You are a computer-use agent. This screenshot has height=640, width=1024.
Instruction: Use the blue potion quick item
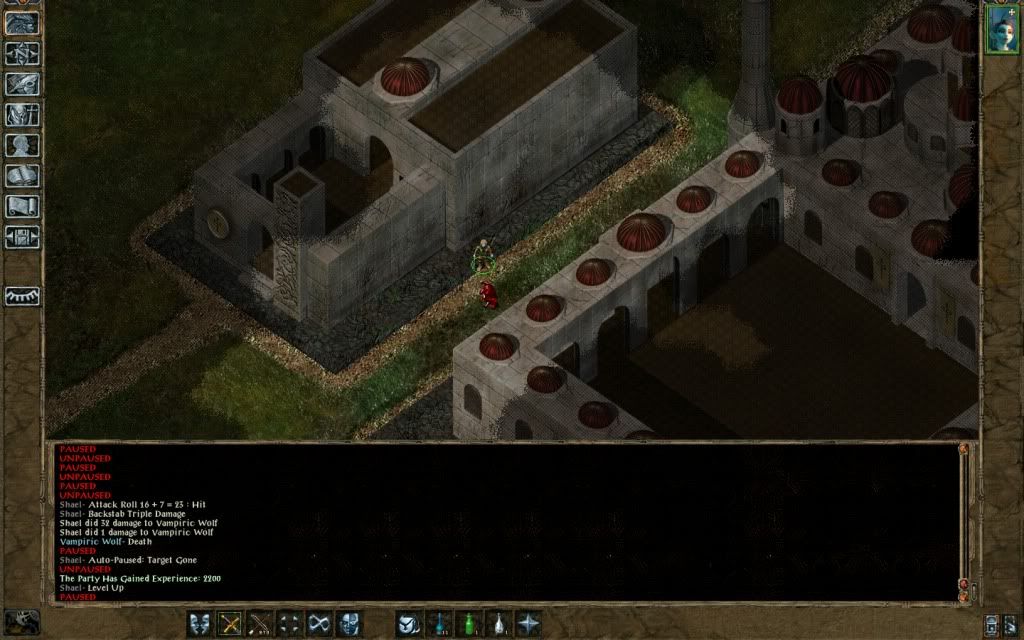point(438,623)
